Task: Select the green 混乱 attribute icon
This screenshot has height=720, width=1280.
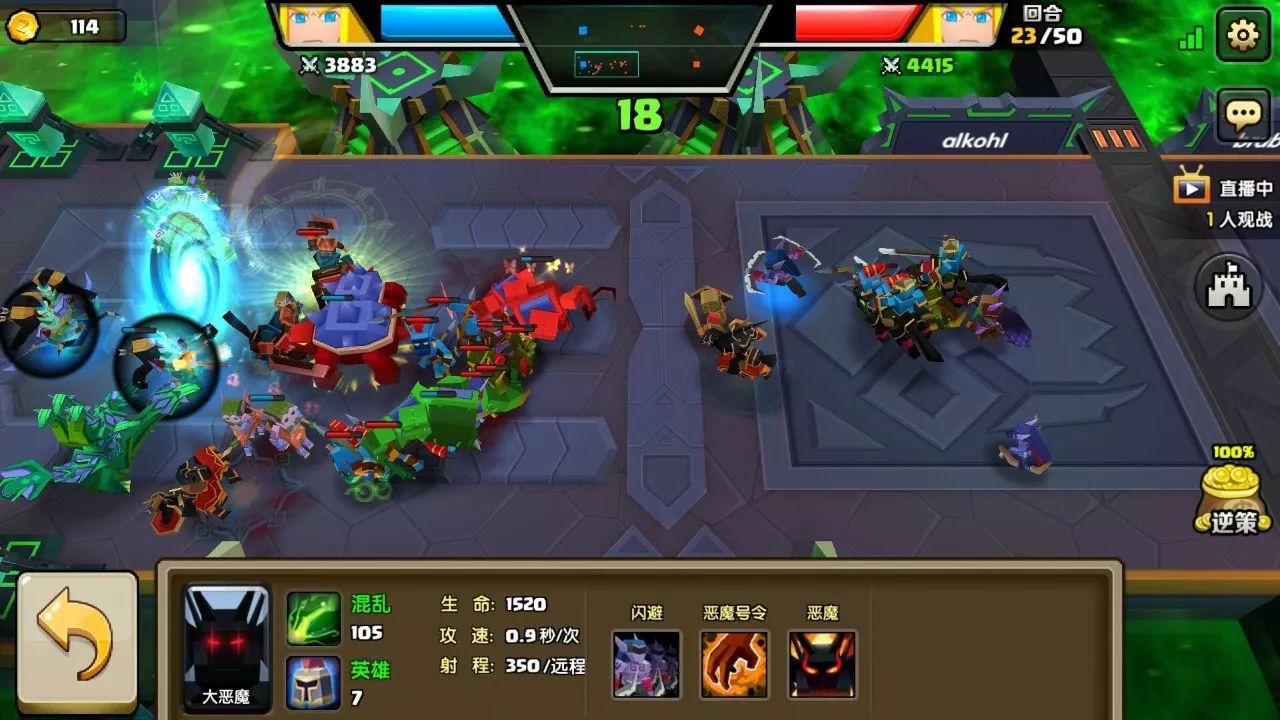Action: point(314,618)
